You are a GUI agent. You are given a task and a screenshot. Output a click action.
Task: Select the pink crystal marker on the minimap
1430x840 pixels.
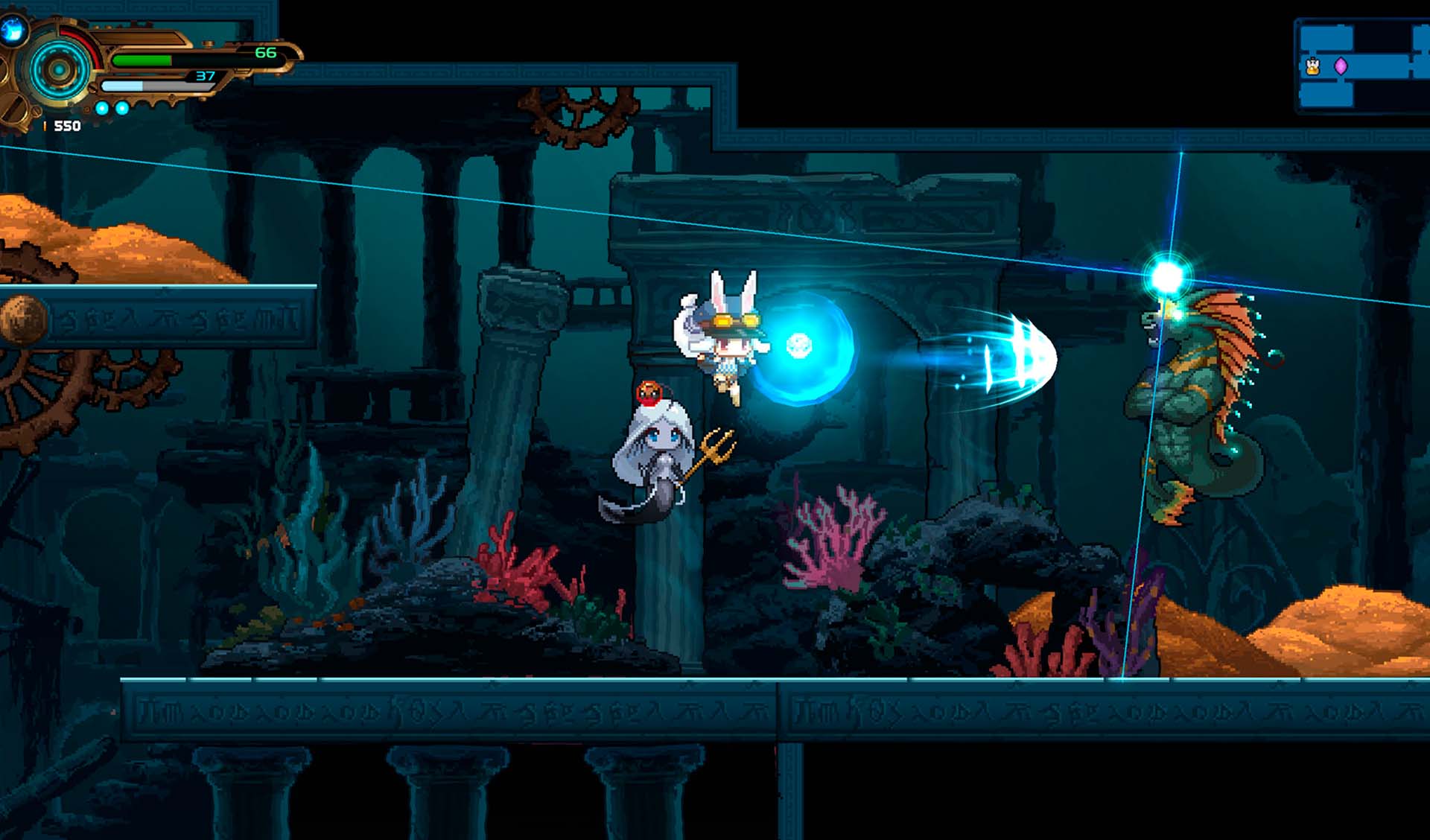[1341, 66]
